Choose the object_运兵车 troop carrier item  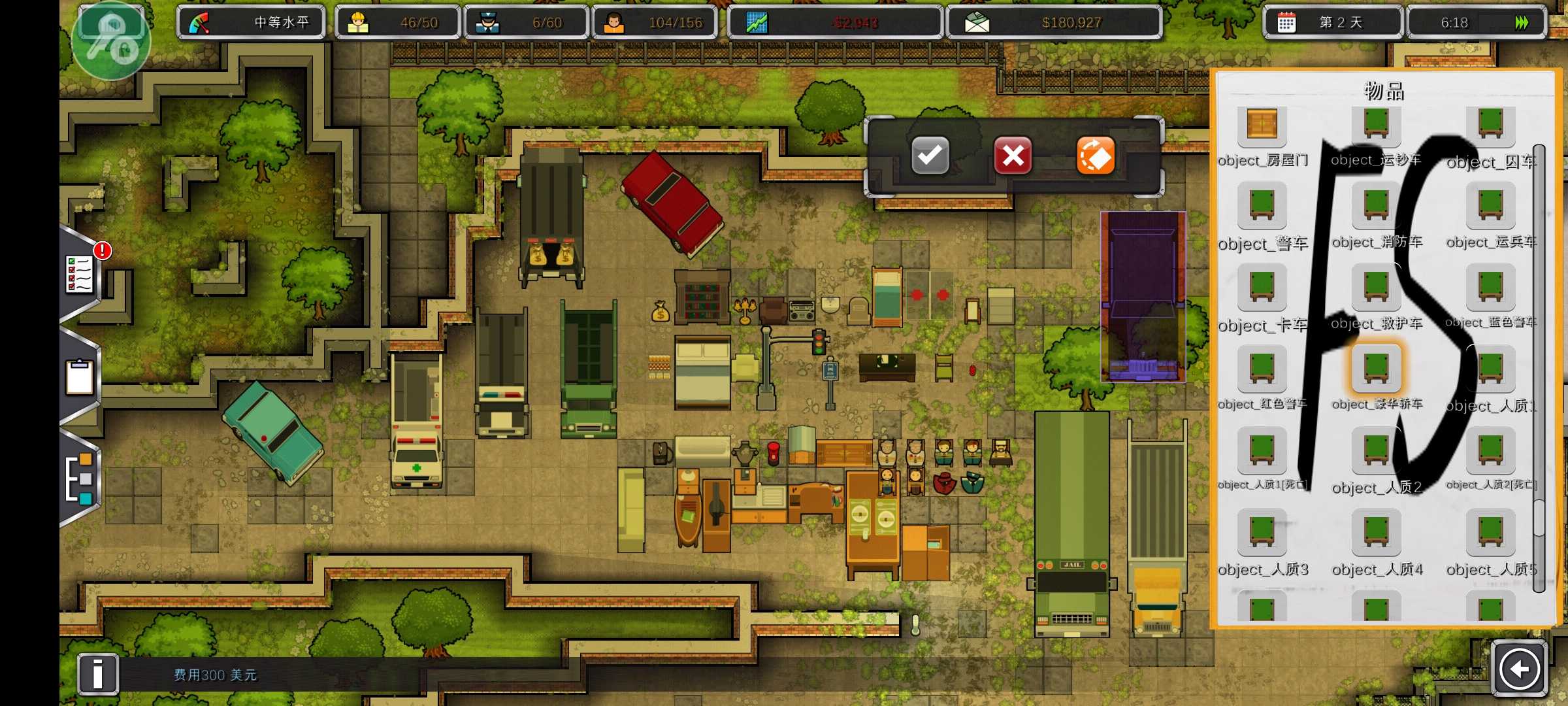(x=1490, y=206)
